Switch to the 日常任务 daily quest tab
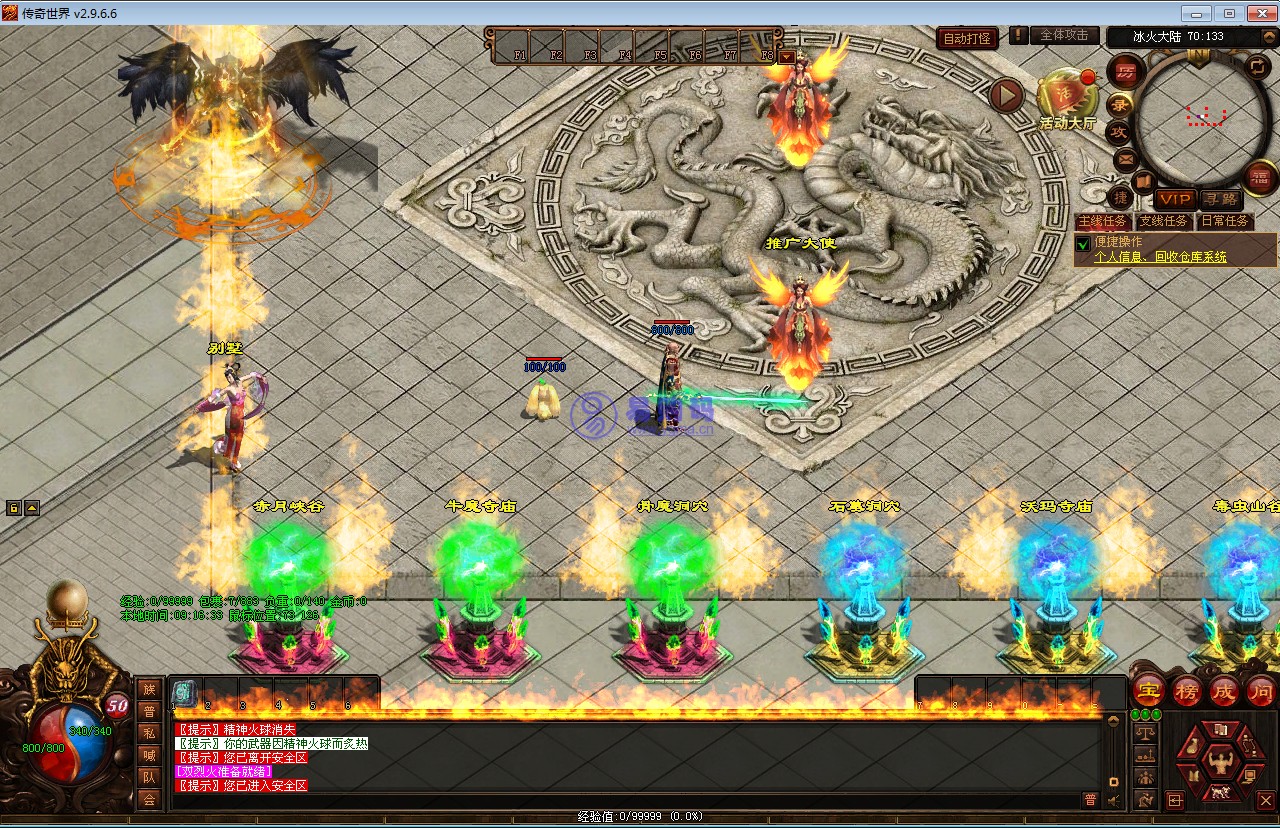Viewport: 1280px width, 828px height. (1225, 221)
